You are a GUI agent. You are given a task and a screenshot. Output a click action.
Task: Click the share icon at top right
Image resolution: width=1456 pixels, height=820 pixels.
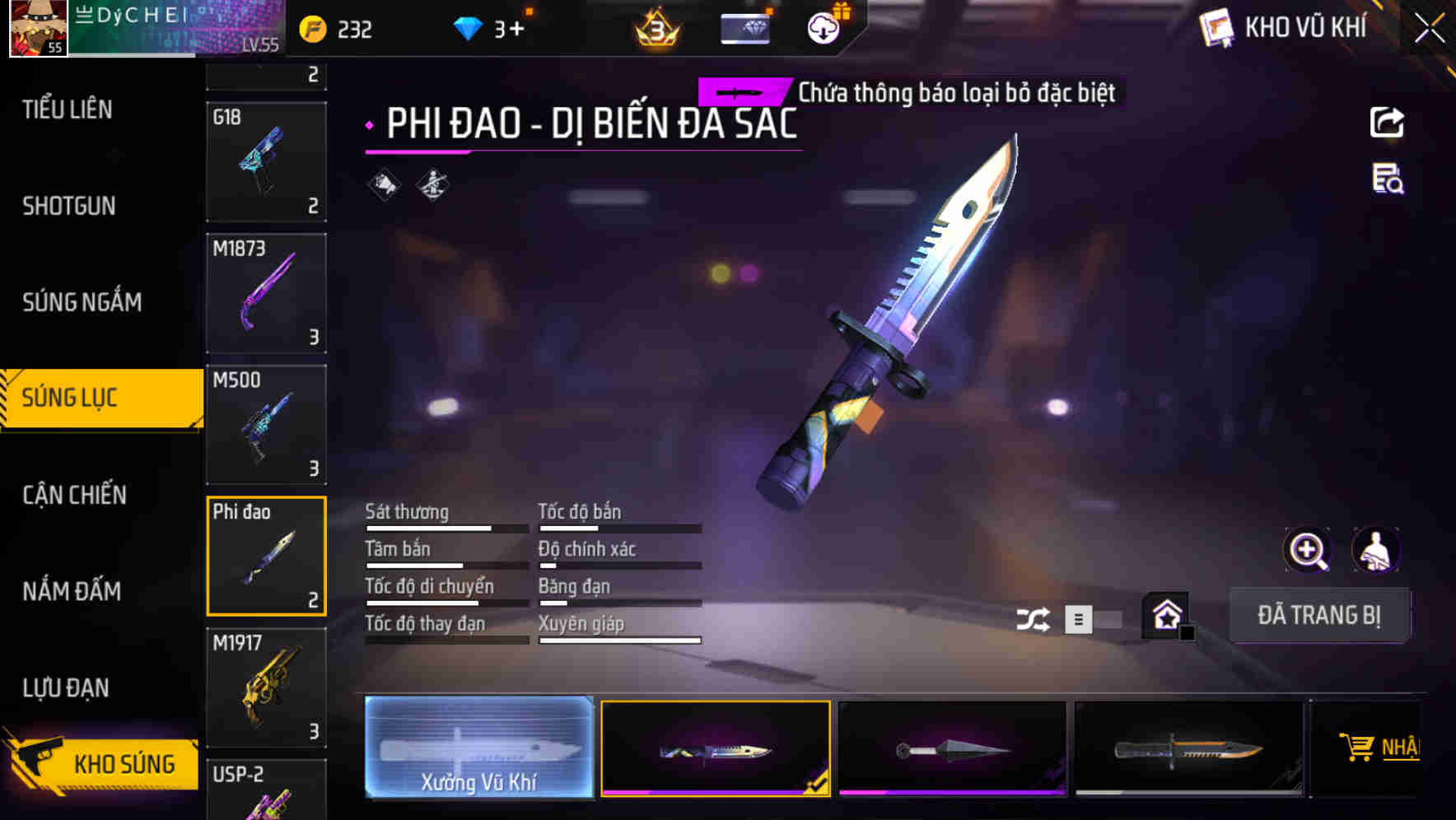(x=1388, y=122)
